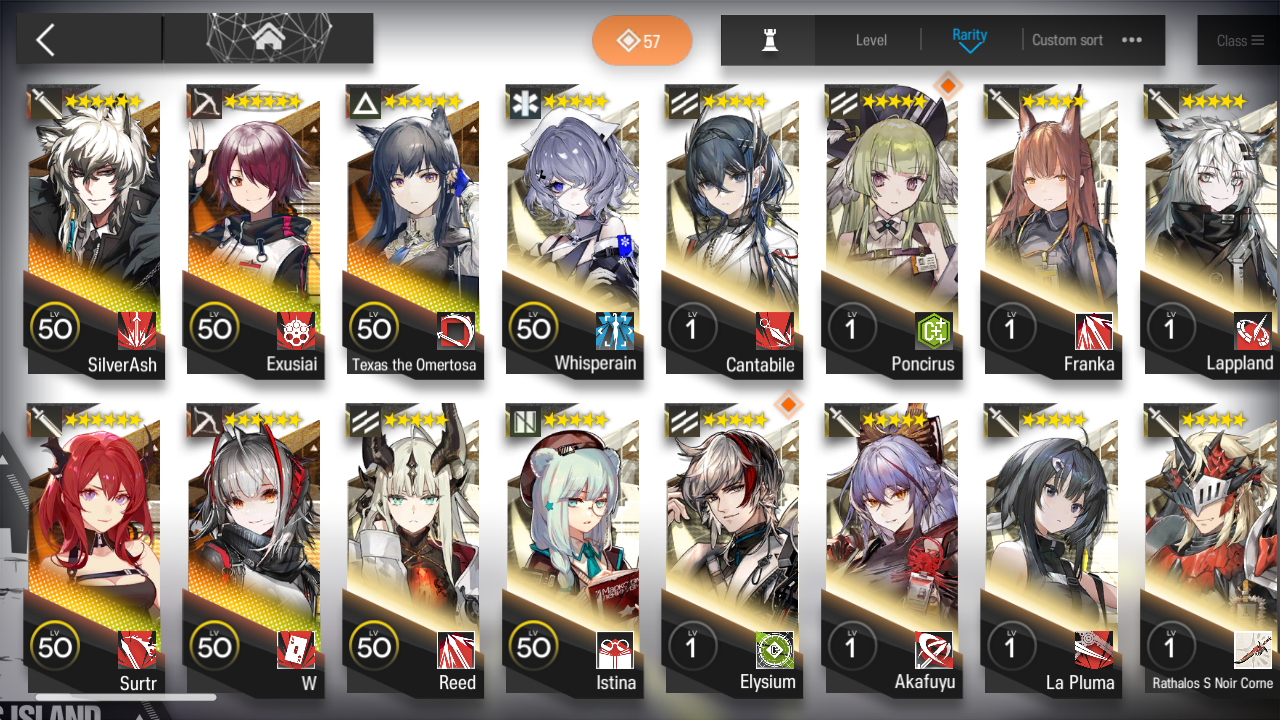Screen dimensions: 1280x720
Task: Click the promotion badge on Poncirus's card
Action: click(x=947, y=86)
